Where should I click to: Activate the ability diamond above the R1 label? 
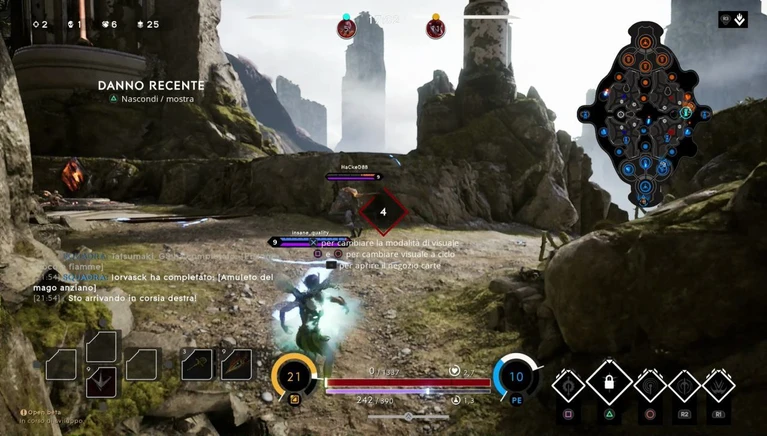coord(718,385)
